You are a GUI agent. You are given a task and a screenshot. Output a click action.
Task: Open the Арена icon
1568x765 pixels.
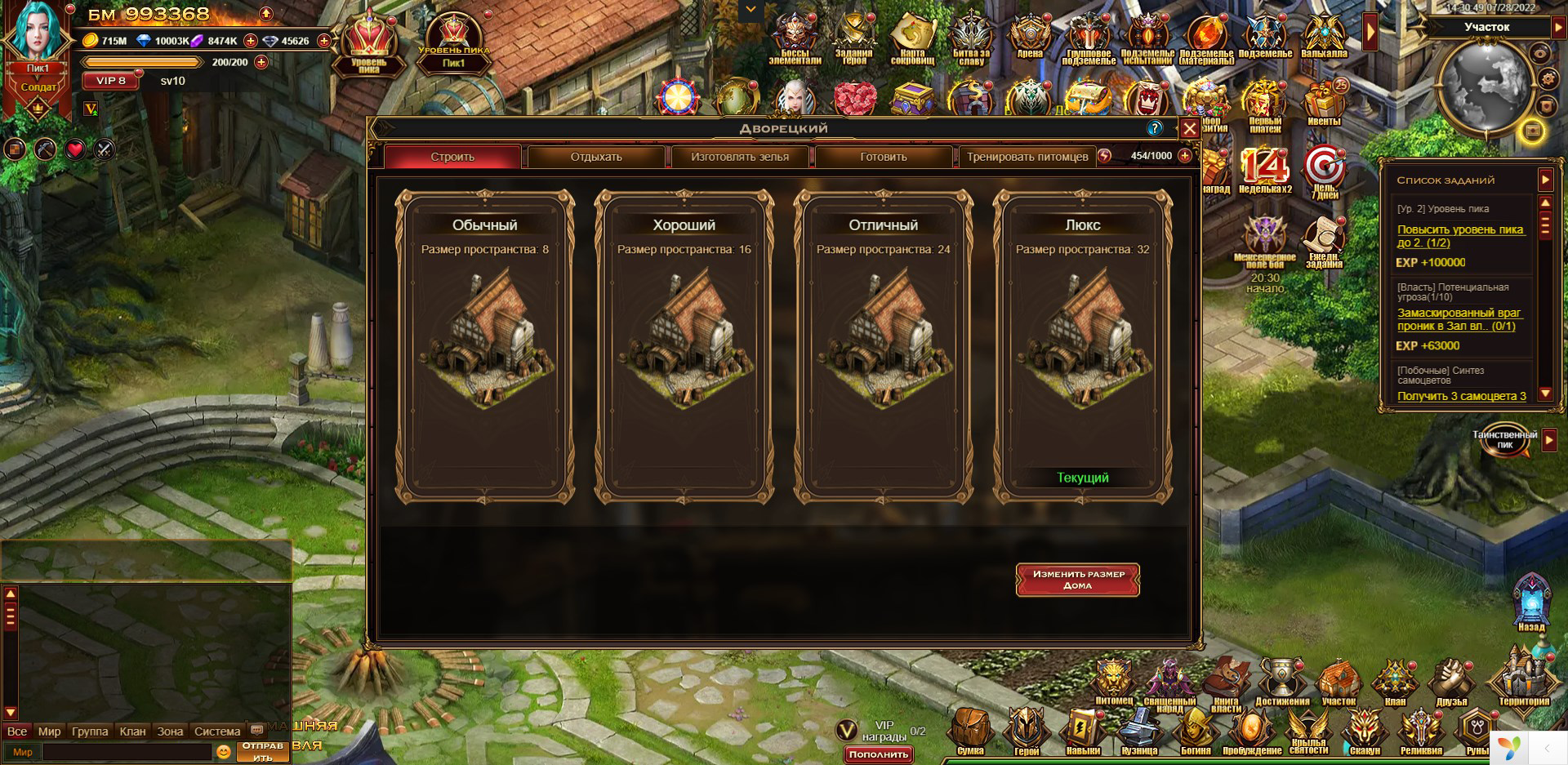click(1030, 38)
